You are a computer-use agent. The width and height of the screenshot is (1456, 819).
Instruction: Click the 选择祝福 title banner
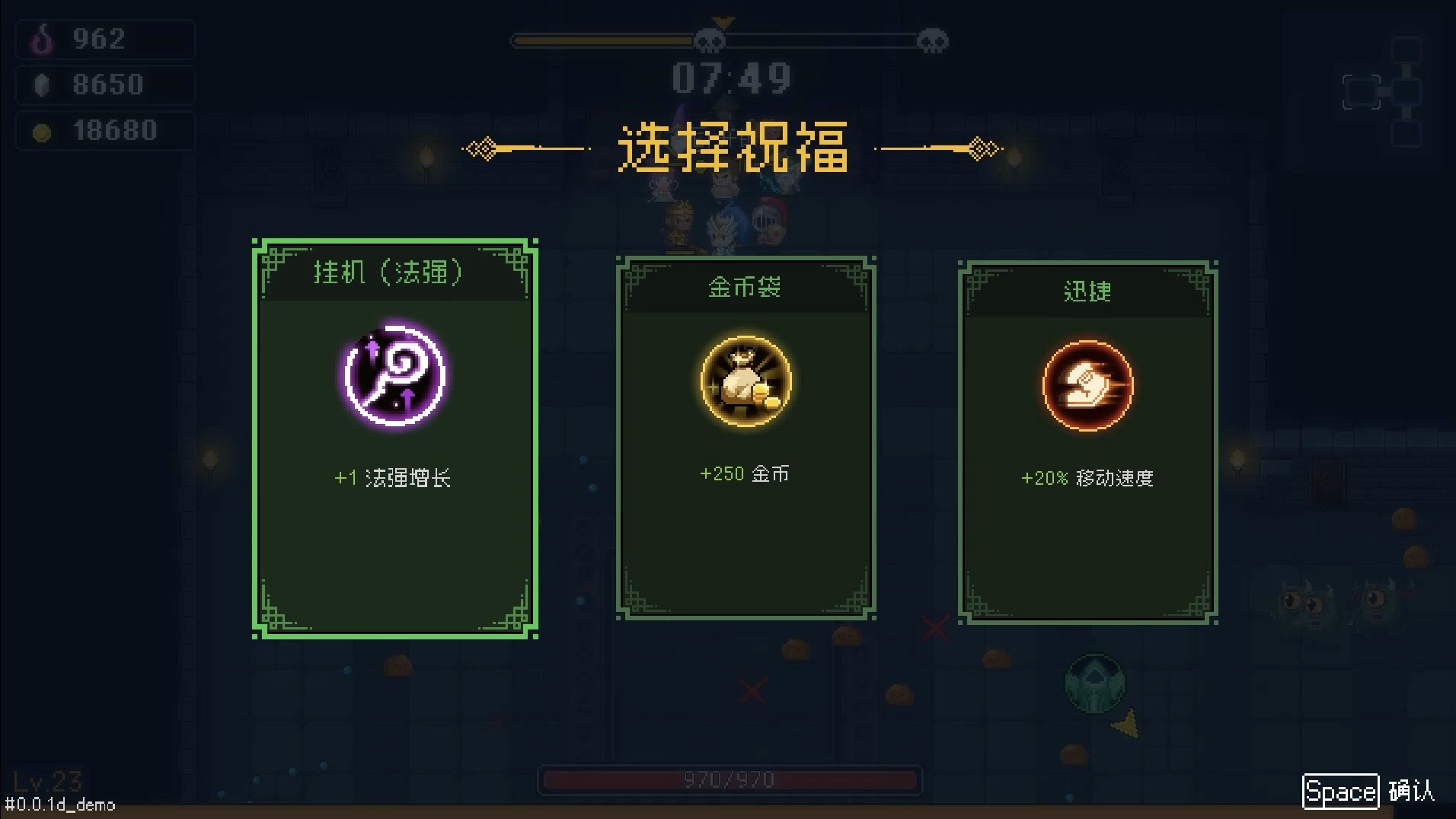point(733,149)
